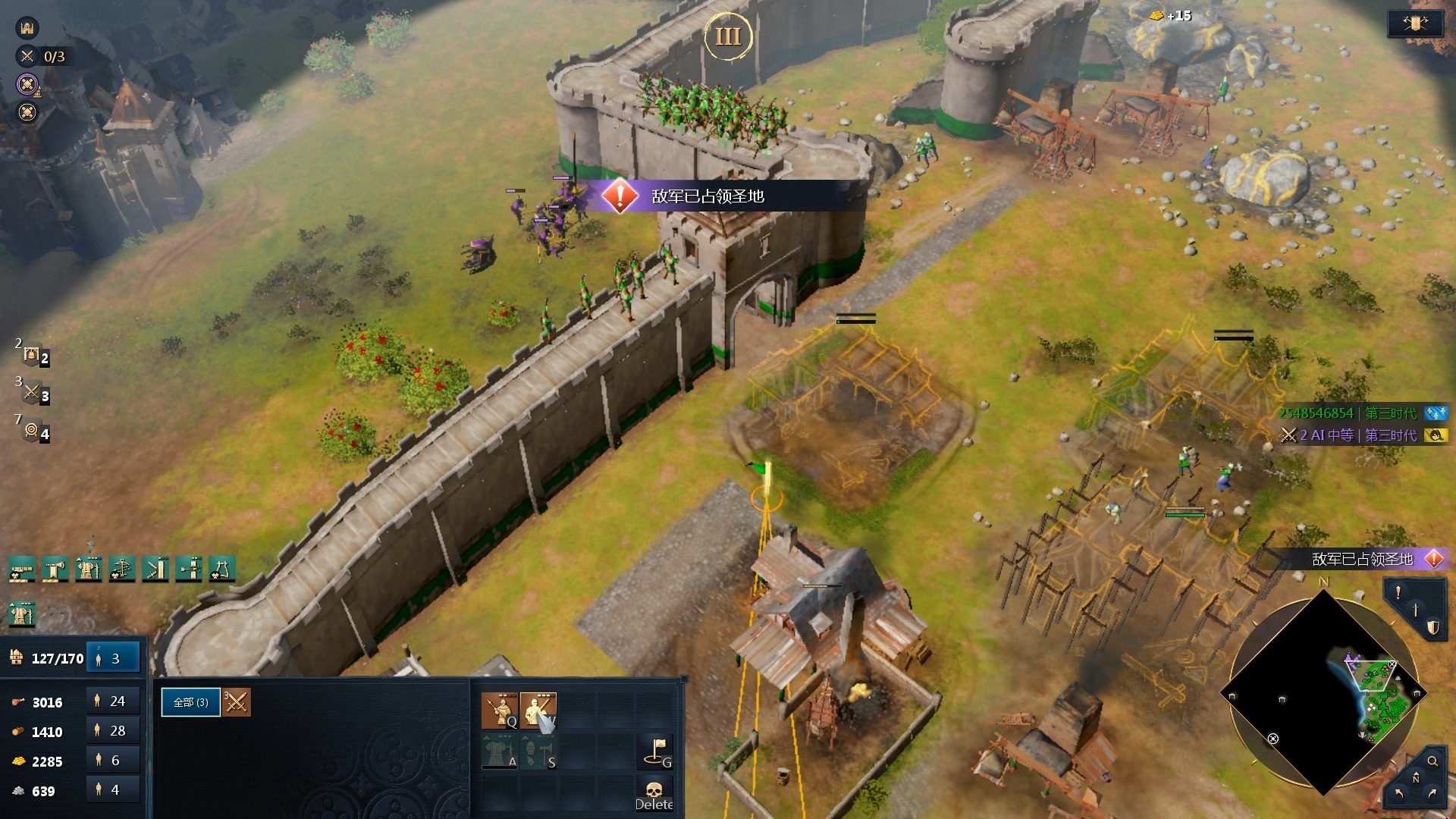Viewport: 1456px width, 819px height.
Task: Reset camera to north with N button
Action: pos(1415,779)
